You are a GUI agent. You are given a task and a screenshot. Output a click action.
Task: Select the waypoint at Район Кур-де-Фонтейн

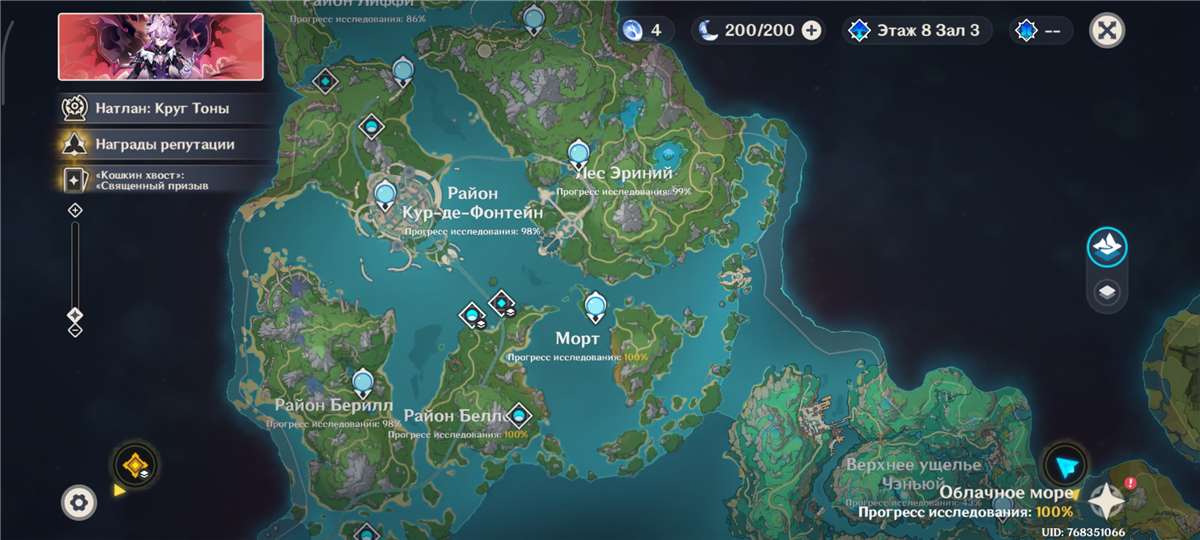385,193
